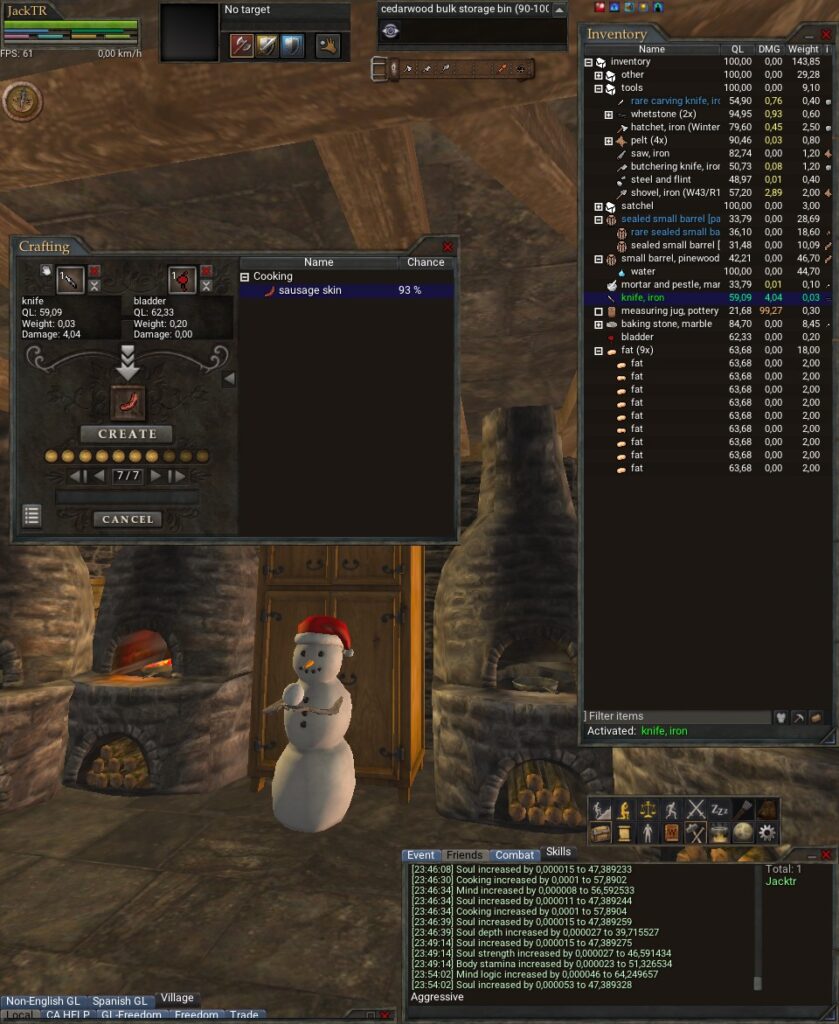Cancel the crafting action
This screenshot has width=839, height=1024.
(127, 519)
